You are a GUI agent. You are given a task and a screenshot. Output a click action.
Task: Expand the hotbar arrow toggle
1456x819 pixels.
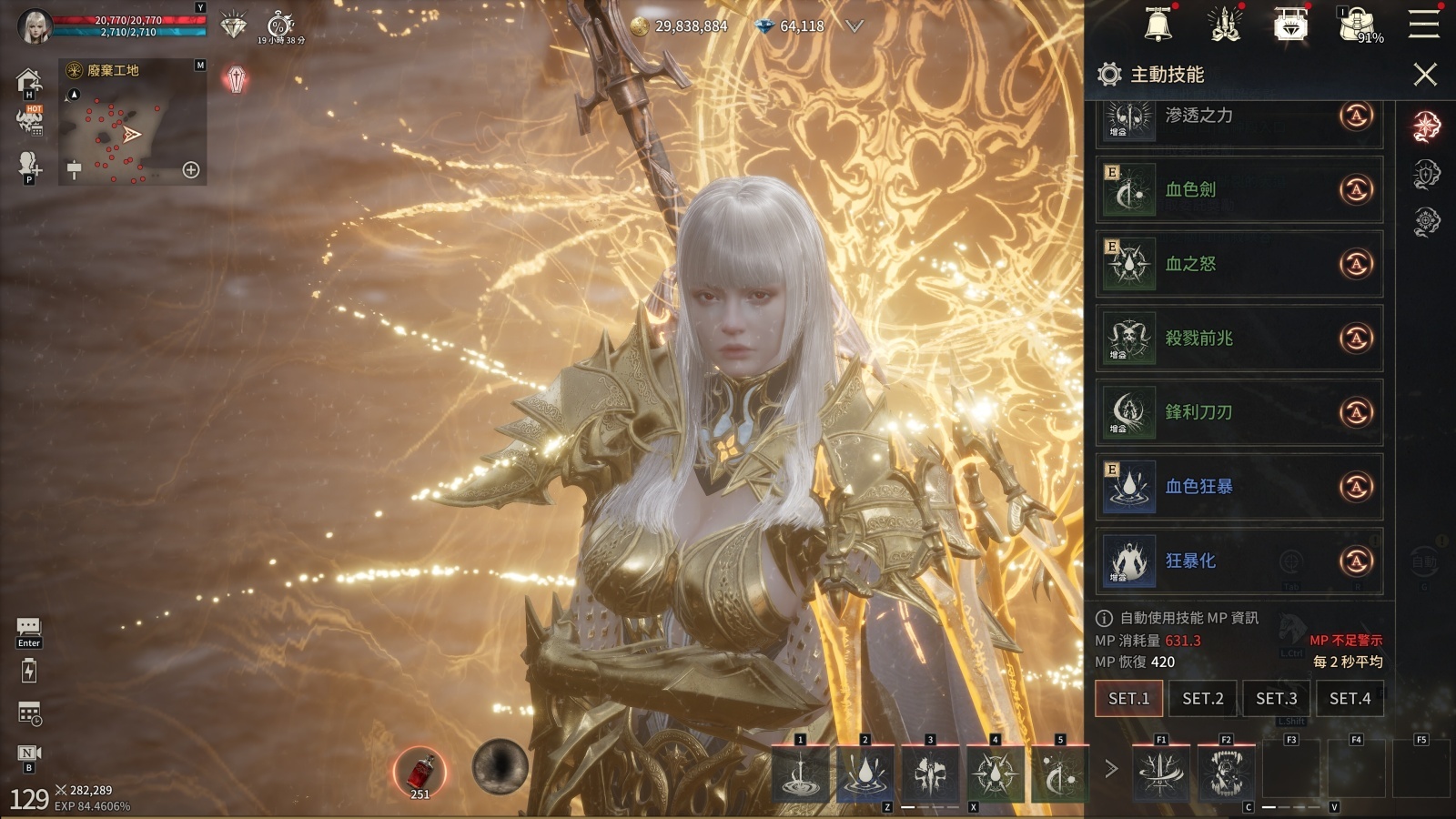coord(1110,769)
